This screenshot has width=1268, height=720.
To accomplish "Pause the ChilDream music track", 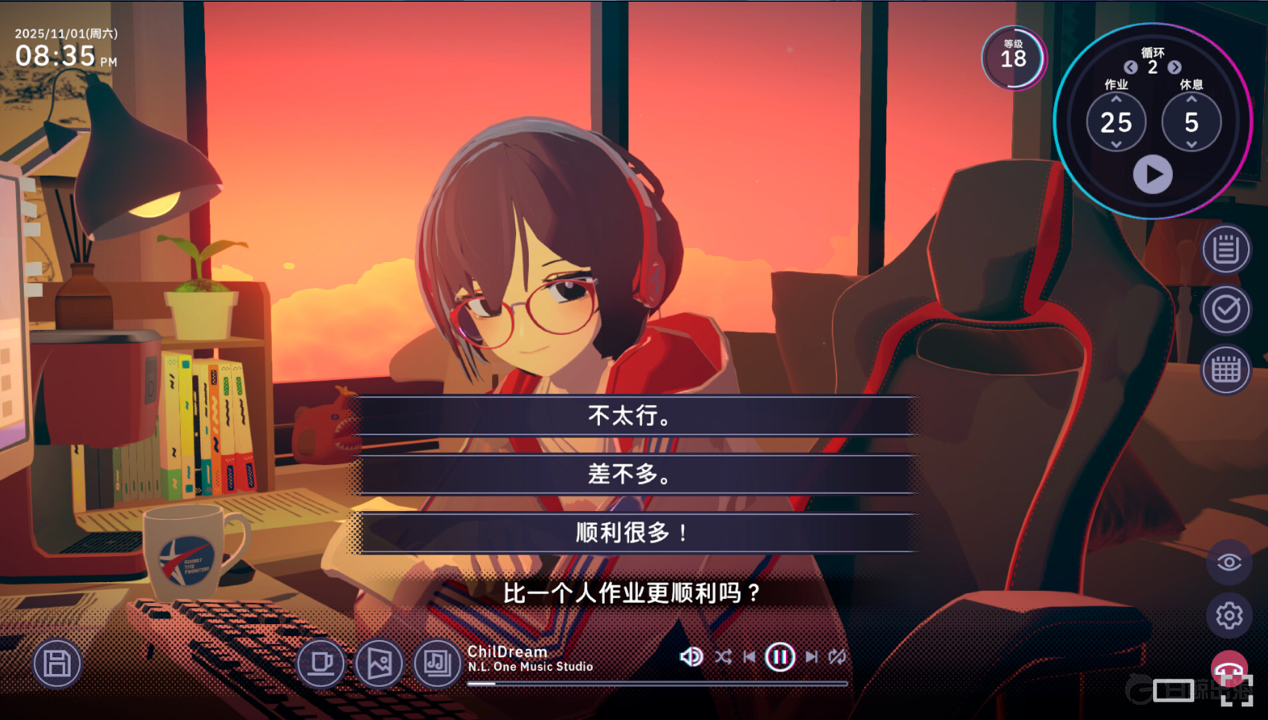I will click(x=780, y=657).
